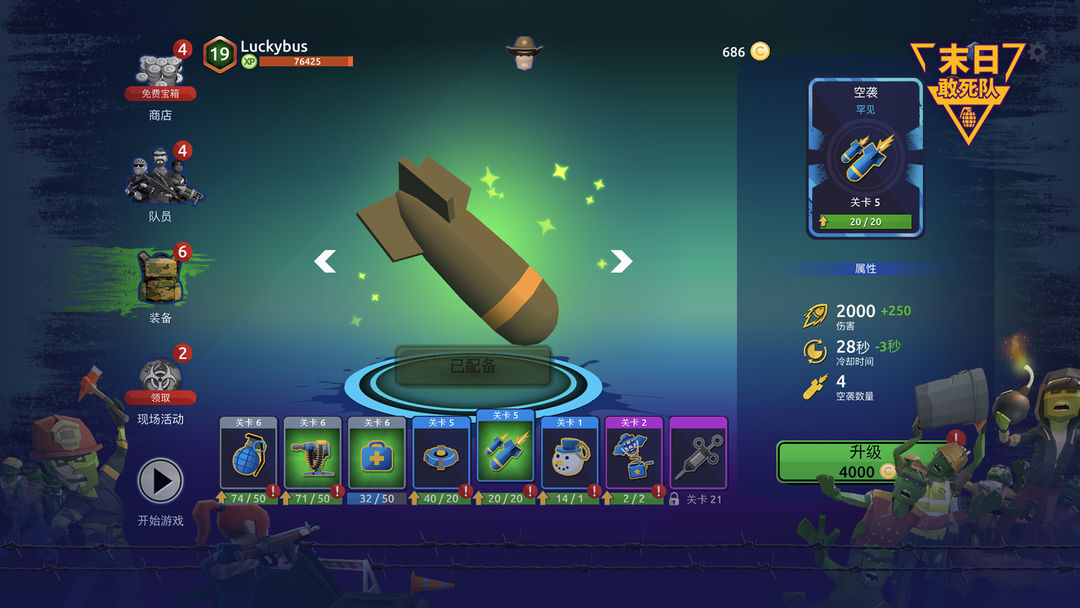Choose the machine gun turret card

coord(312,457)
